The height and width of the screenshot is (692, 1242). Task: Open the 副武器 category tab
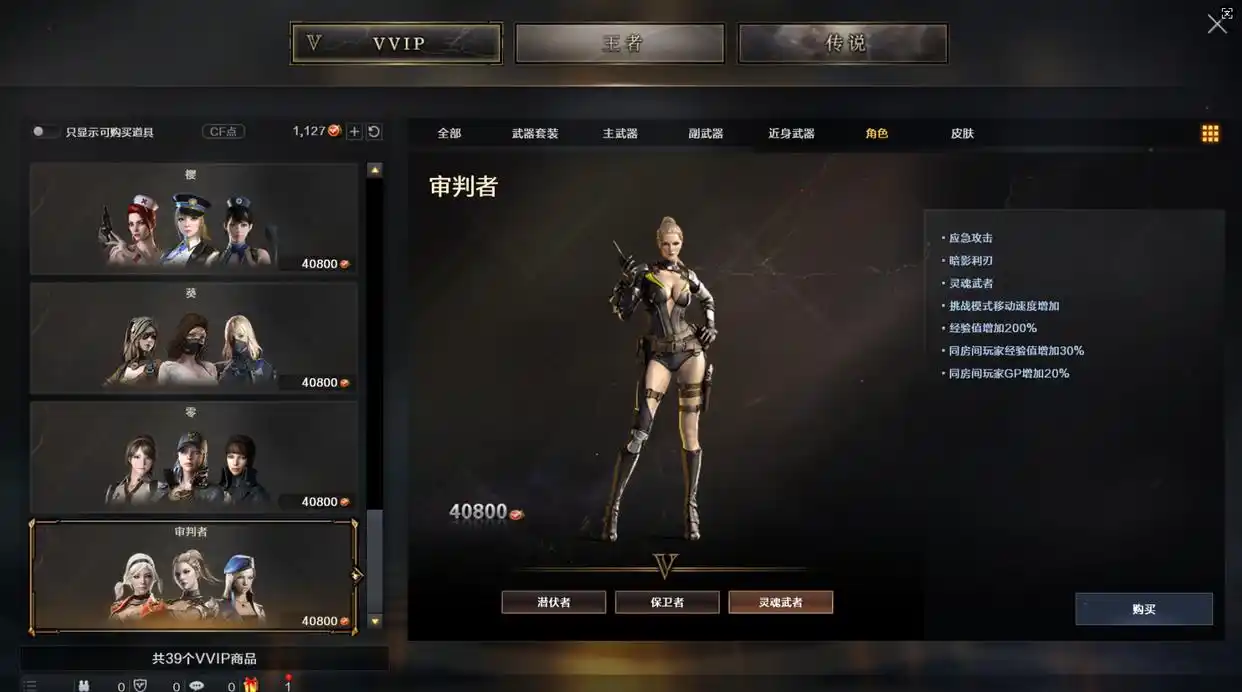pos(706,134)
